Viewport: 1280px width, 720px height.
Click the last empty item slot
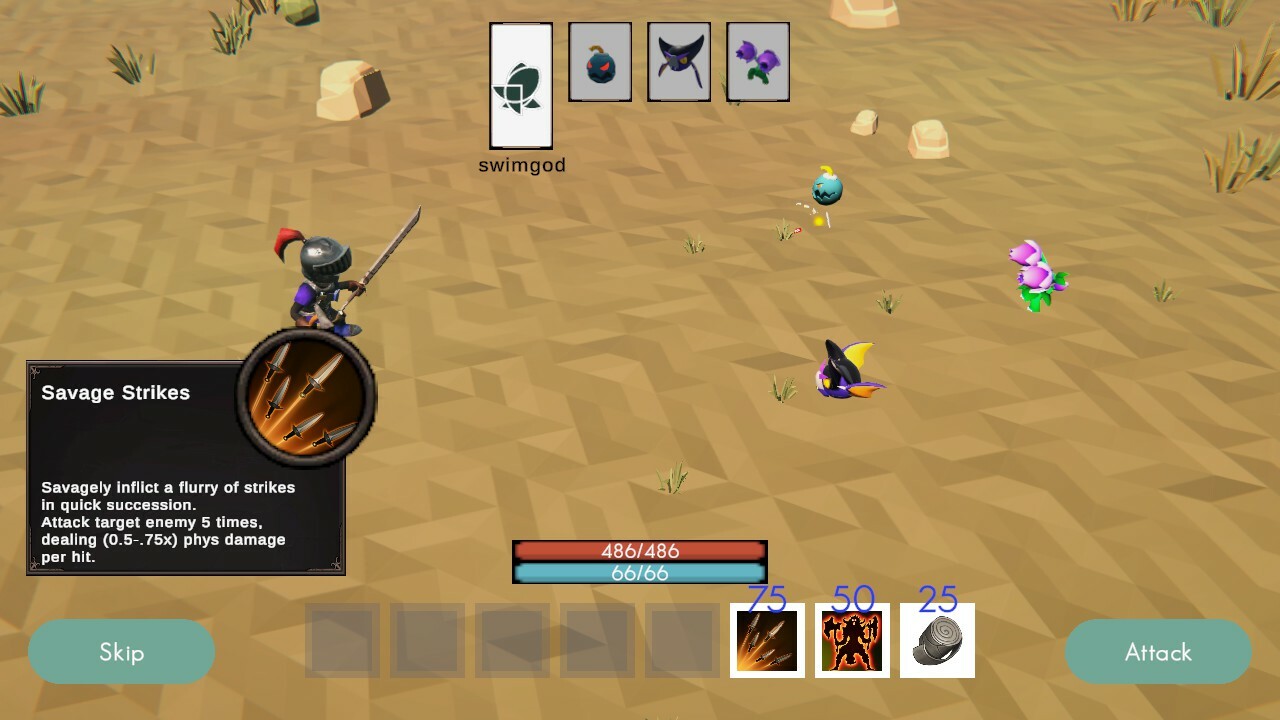point(681,641)
